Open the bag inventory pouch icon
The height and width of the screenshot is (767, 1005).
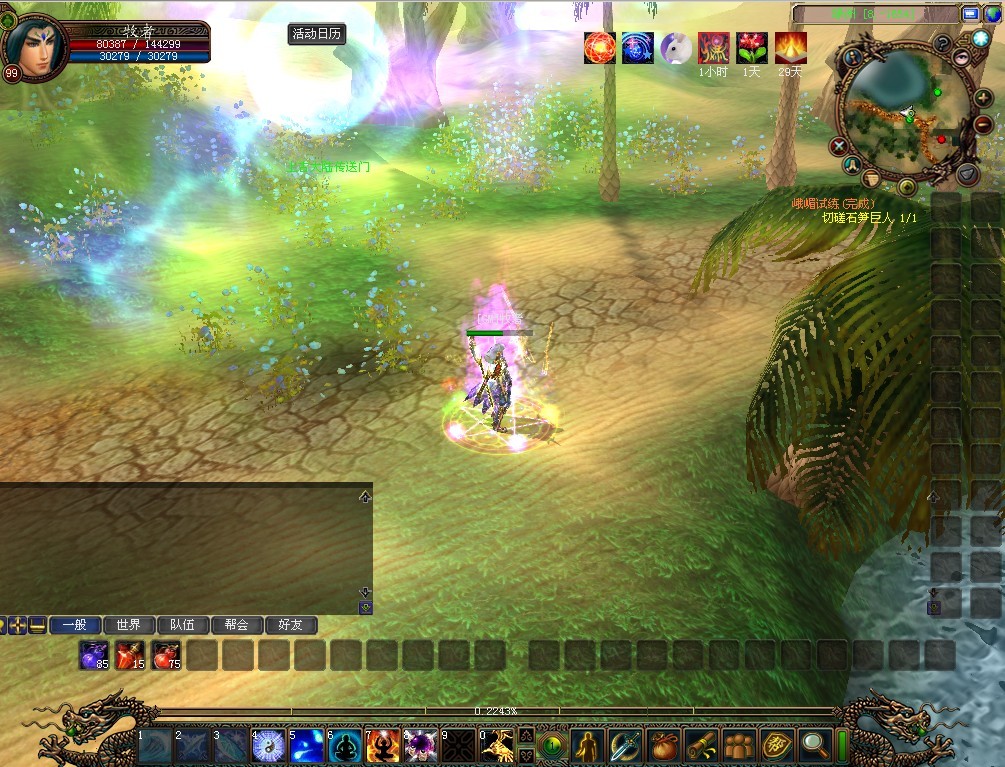tap(663, 746)
